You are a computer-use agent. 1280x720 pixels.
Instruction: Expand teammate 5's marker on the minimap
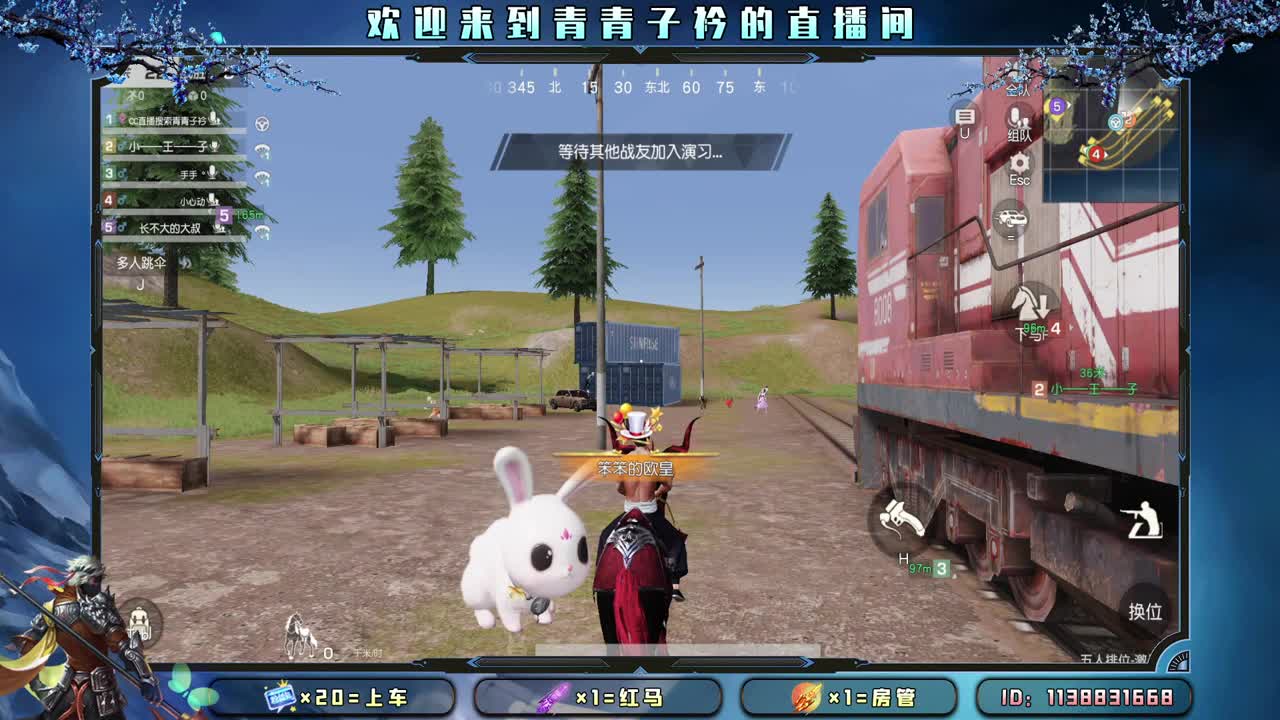point(1056,105)
